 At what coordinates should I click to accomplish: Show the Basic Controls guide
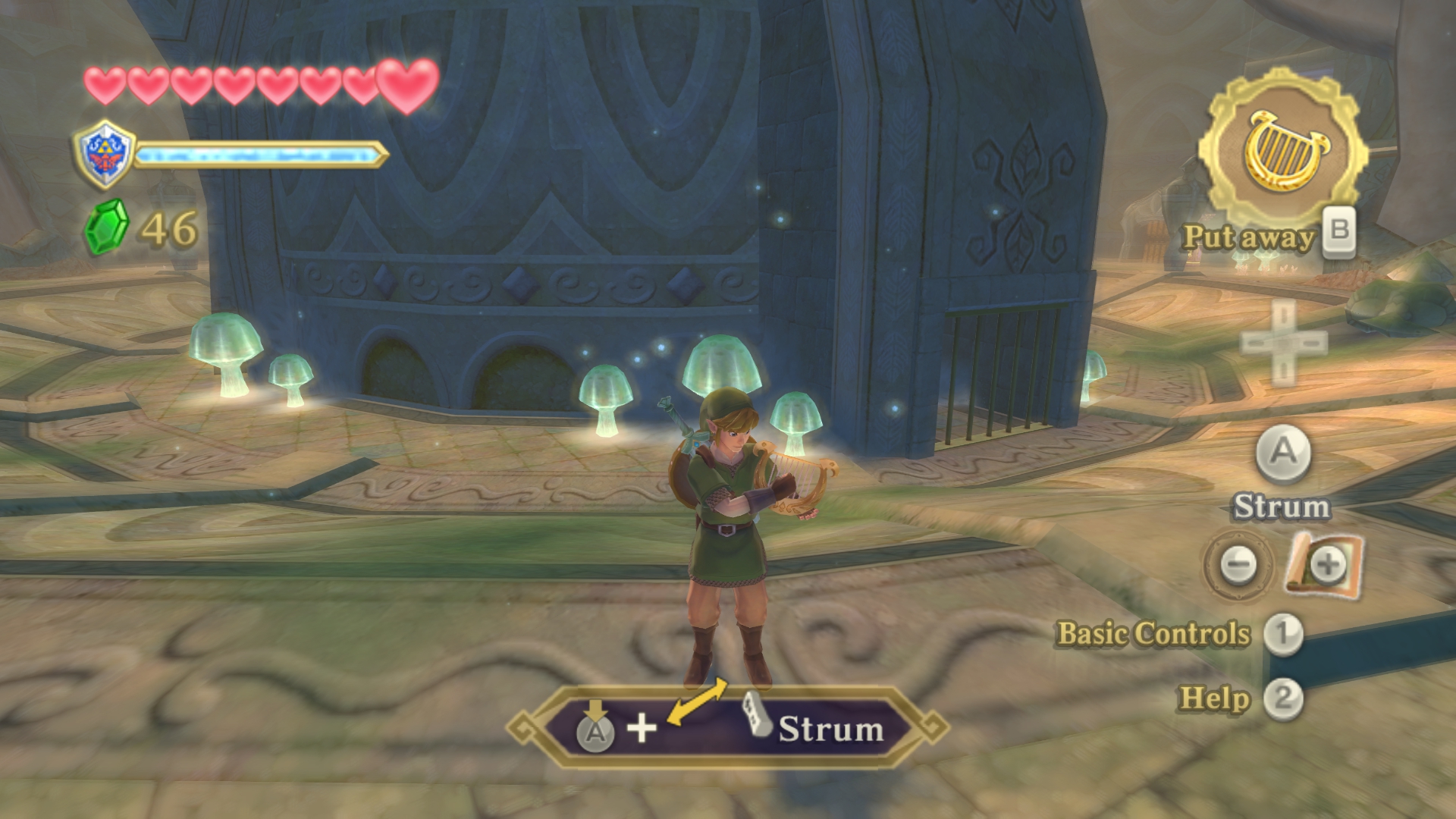[x=1153, y=634]
